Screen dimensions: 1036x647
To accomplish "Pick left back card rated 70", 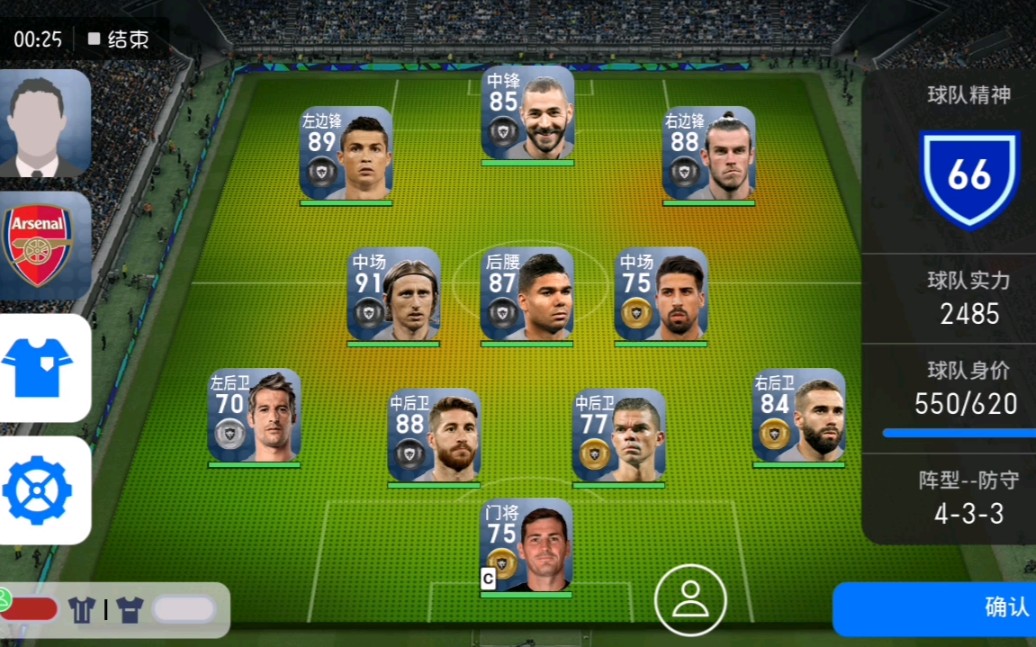I will pos(254,416).
